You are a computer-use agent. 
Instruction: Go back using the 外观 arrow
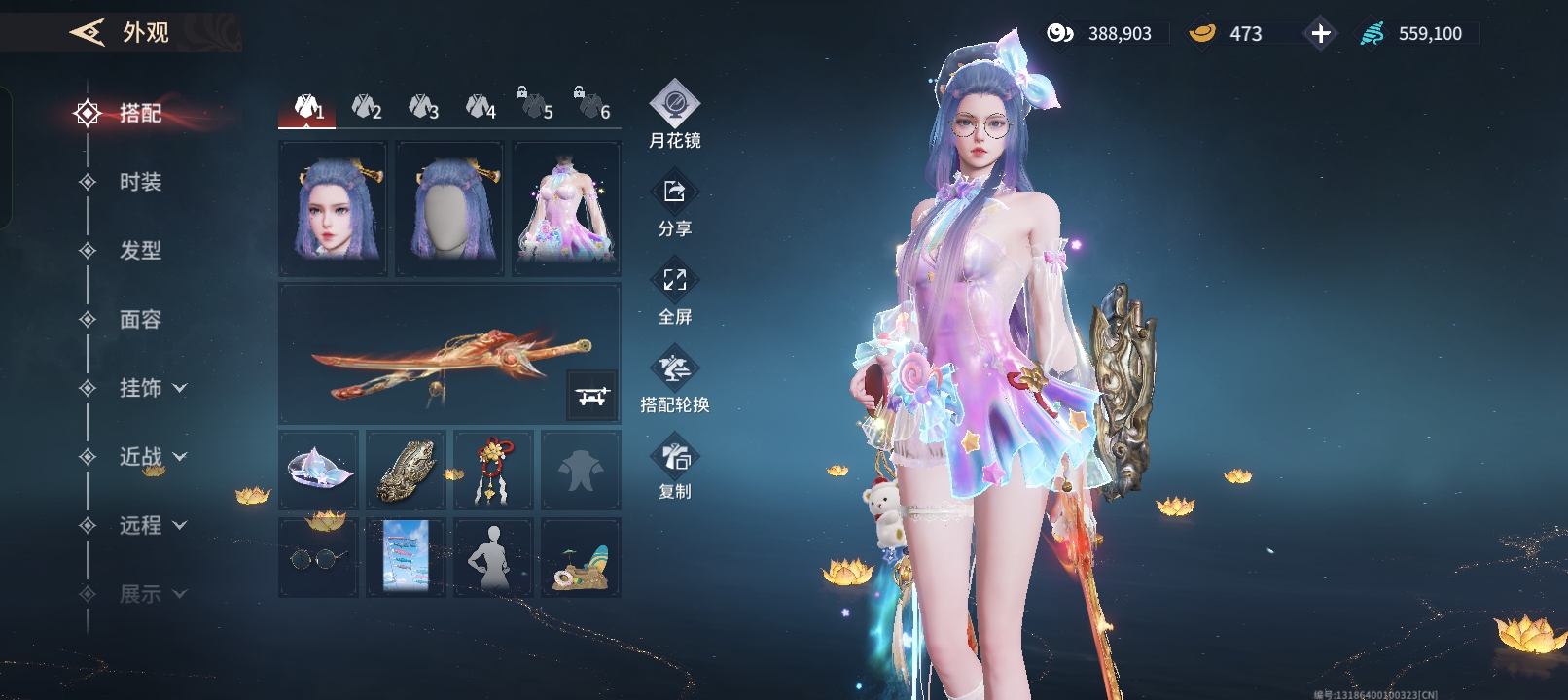(x=88, y=33)
